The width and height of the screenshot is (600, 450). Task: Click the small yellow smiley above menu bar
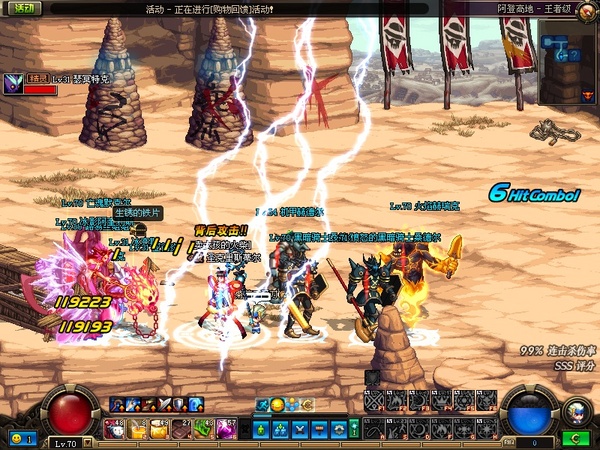point(277,404)
